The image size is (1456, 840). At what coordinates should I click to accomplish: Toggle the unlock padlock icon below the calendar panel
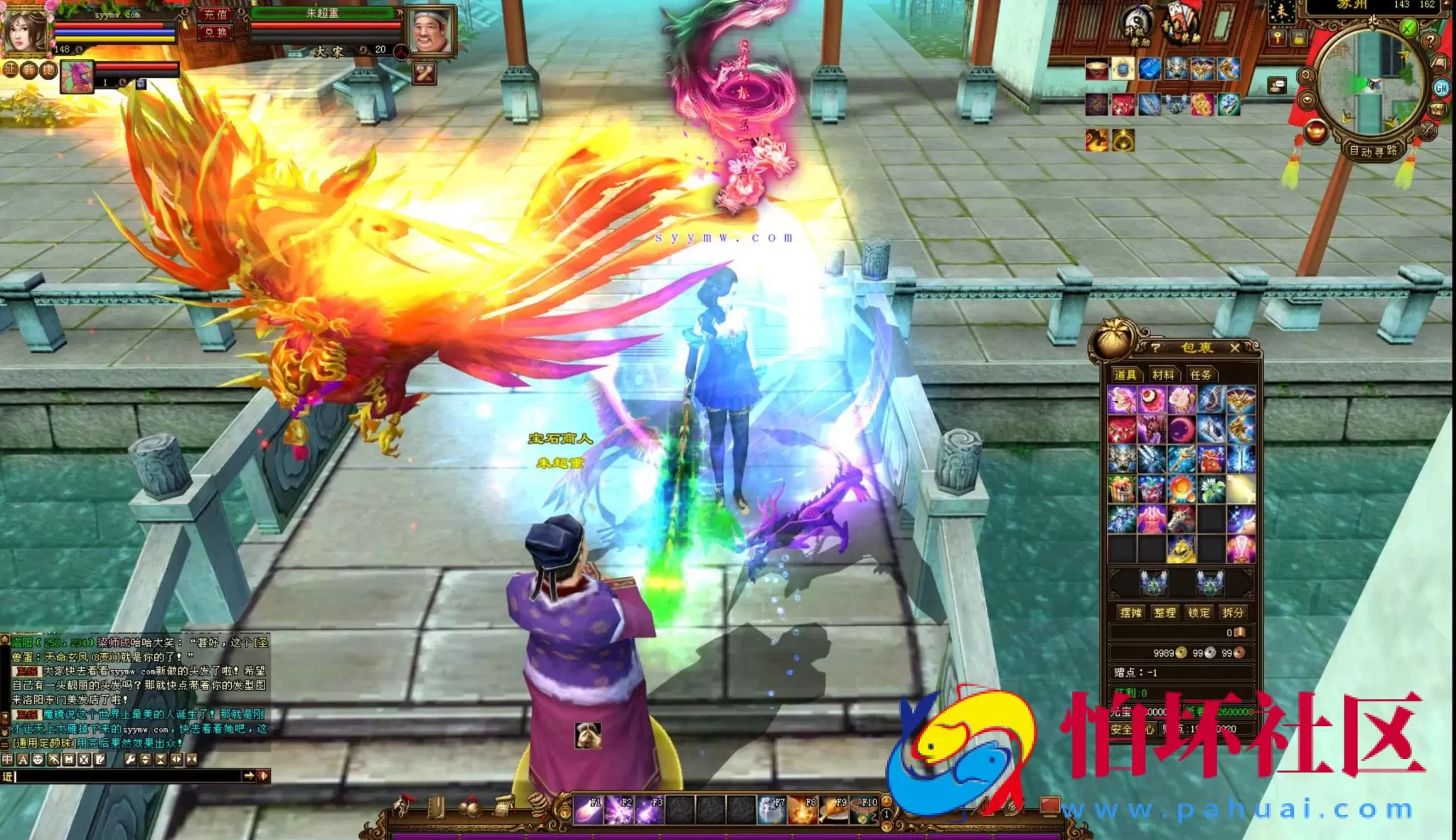tap(1299, 38)
